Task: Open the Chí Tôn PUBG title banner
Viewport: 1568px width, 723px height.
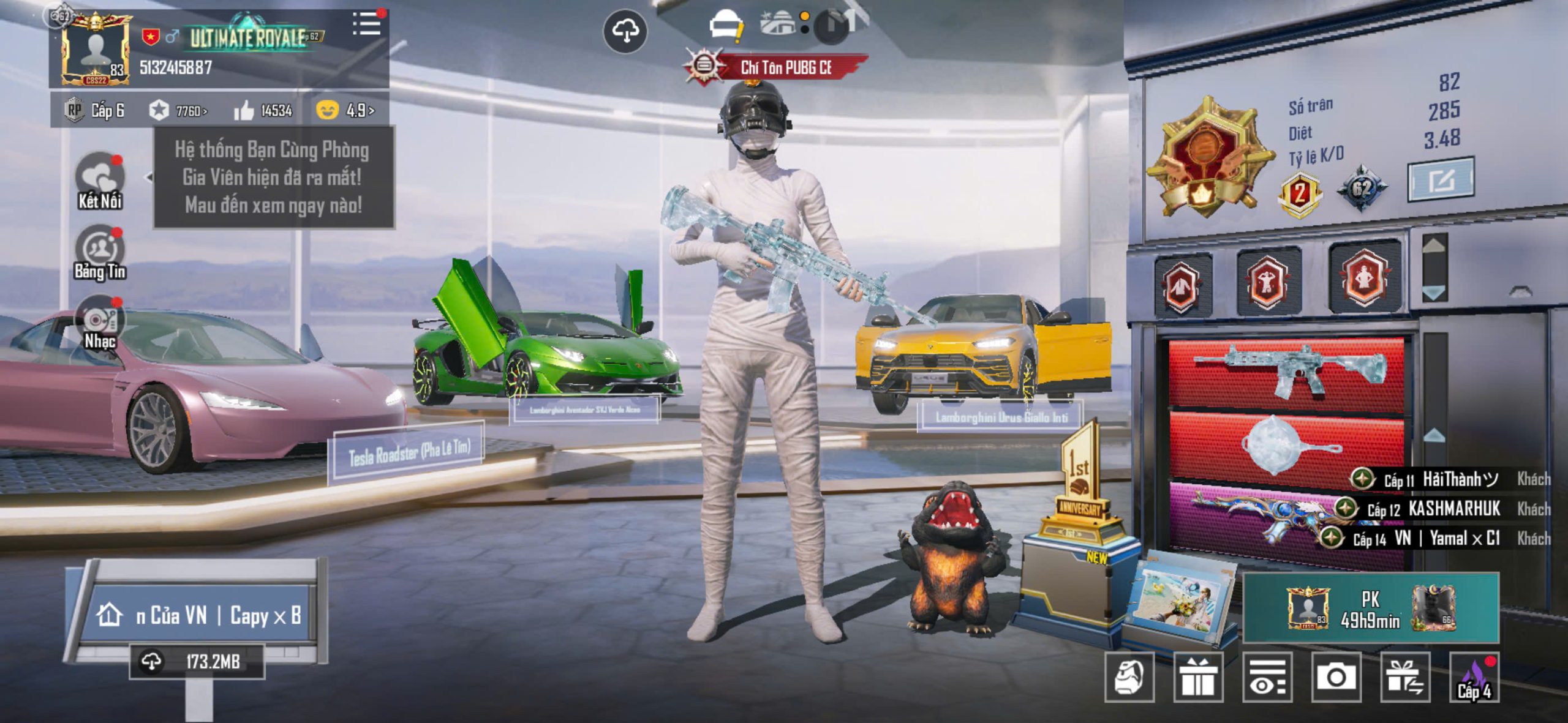Action: point(785,67)
